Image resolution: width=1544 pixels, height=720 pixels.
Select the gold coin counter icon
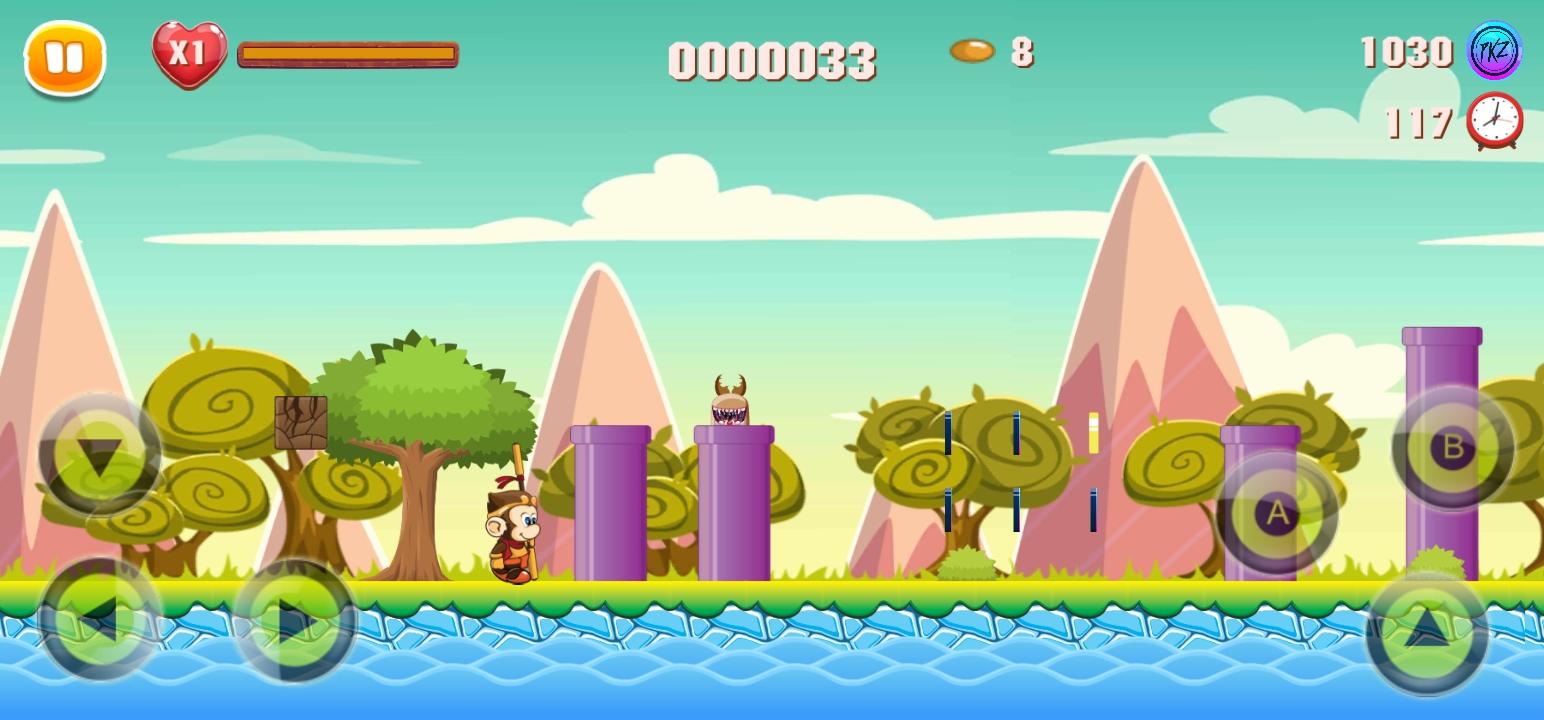click(971, 50)
